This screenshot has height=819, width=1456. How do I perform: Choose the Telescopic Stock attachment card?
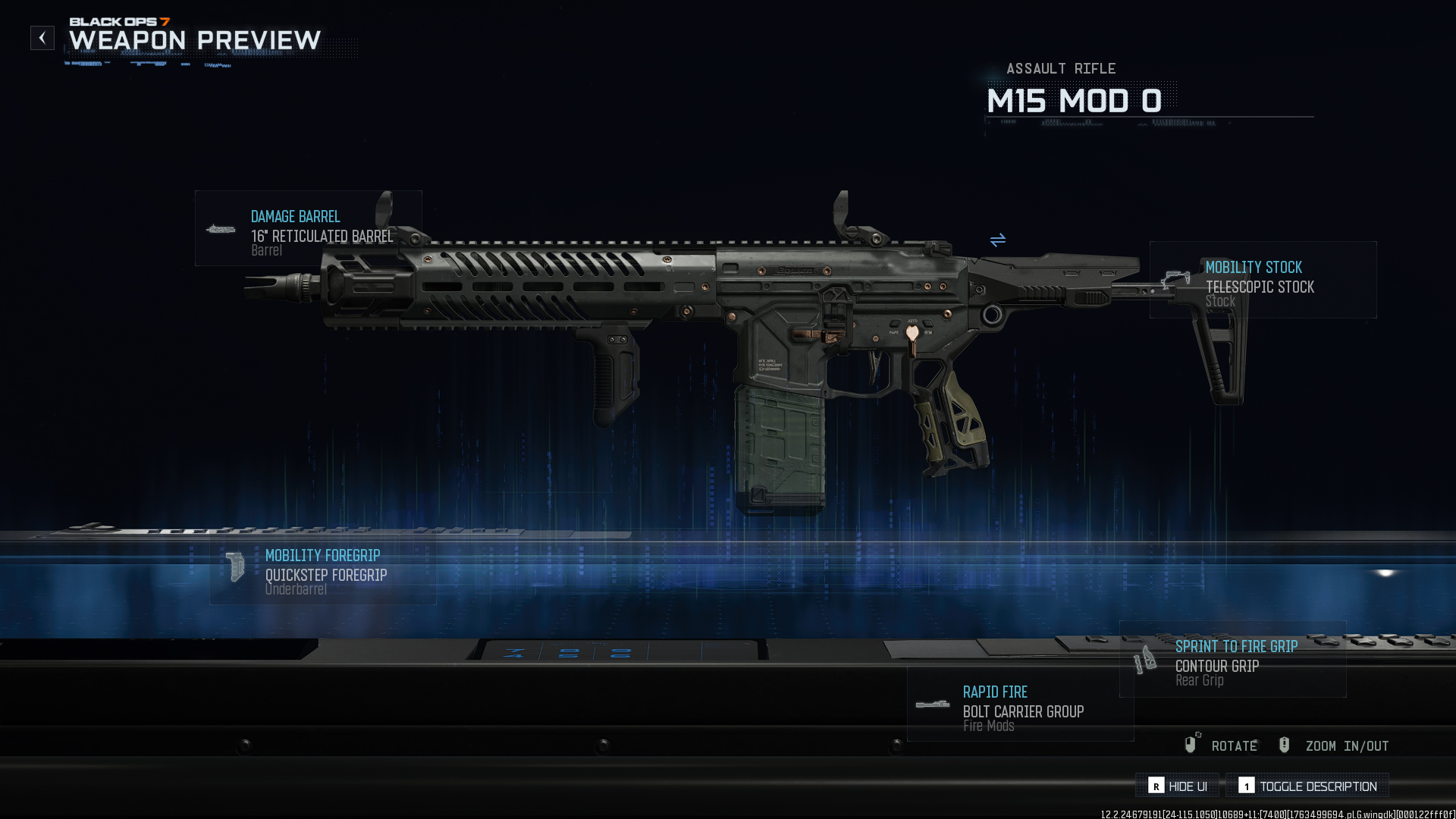tap(1263, 280)
